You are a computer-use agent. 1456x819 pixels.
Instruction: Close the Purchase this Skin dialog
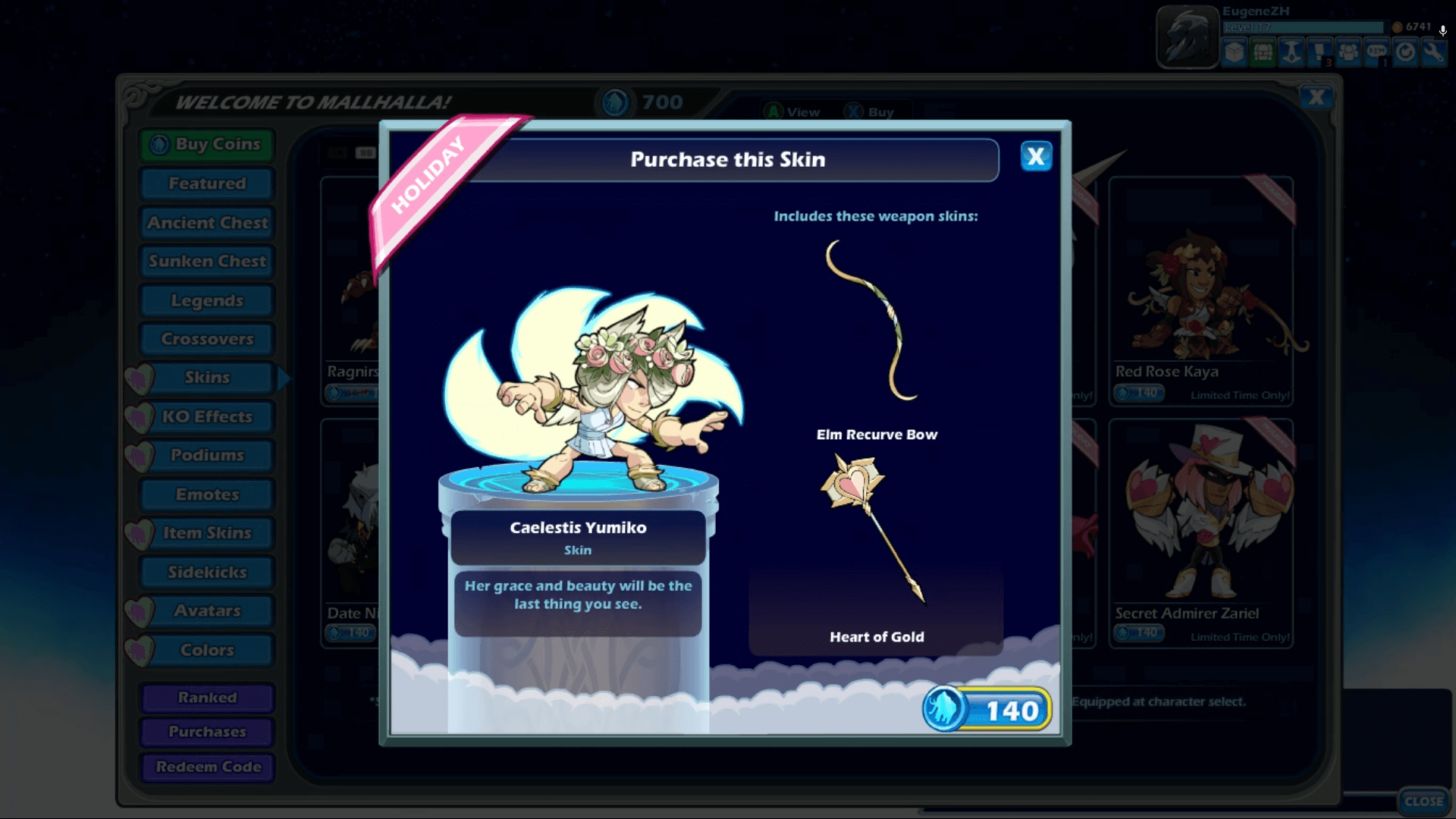coord(1036,157)
